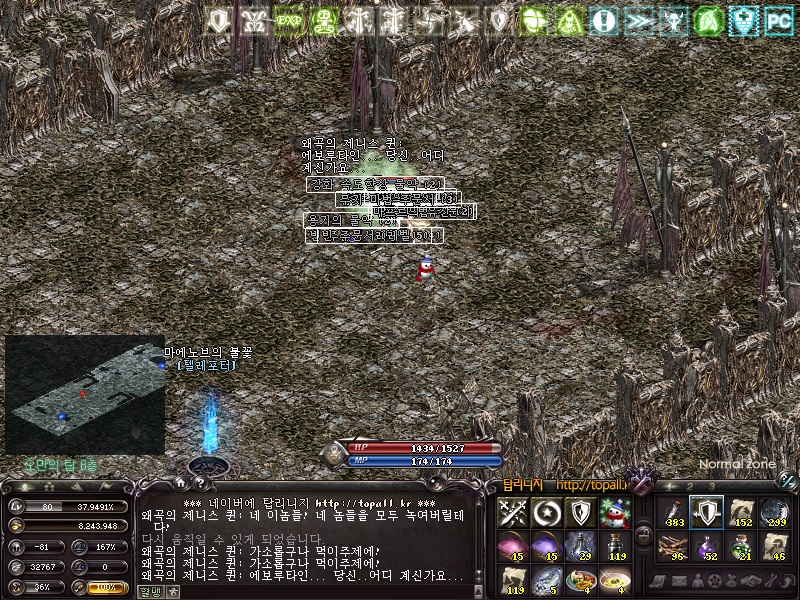Click the EXP bonus buff icon
The height and width of the screenshot is (600, 800).
tap(290, 20)
